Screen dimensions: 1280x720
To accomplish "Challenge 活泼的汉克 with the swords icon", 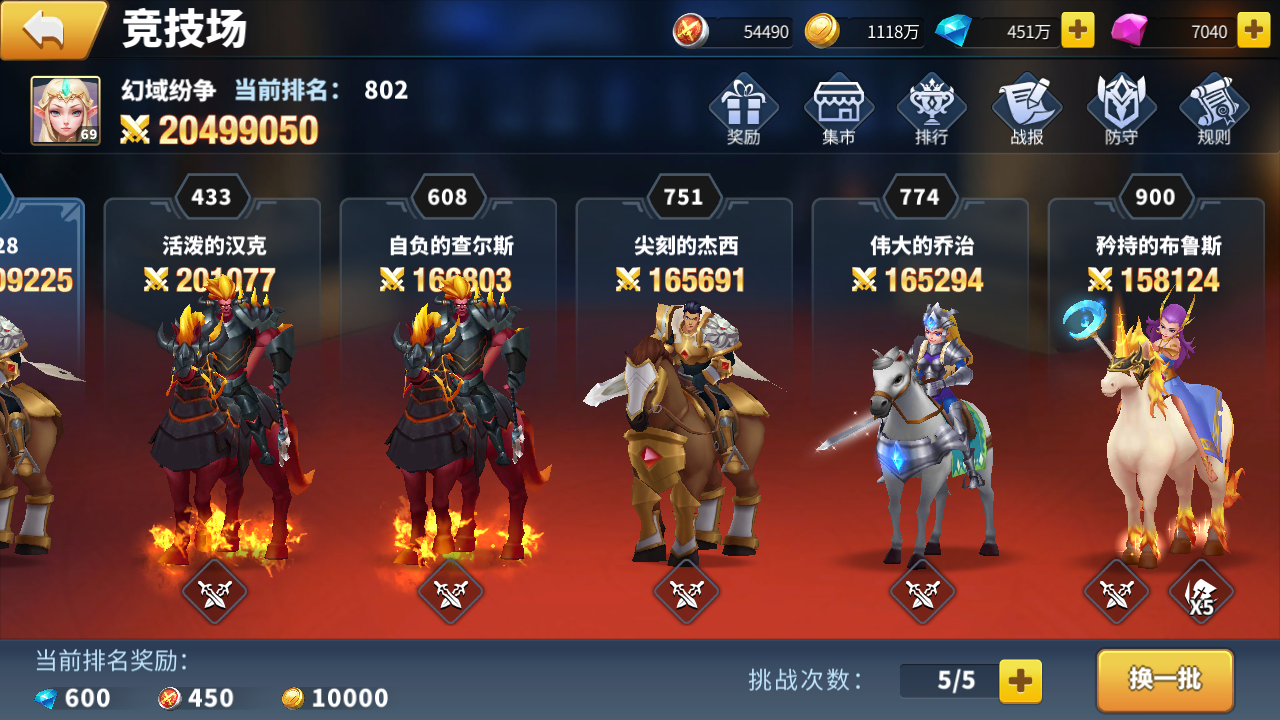I will [x=214, y=590].
